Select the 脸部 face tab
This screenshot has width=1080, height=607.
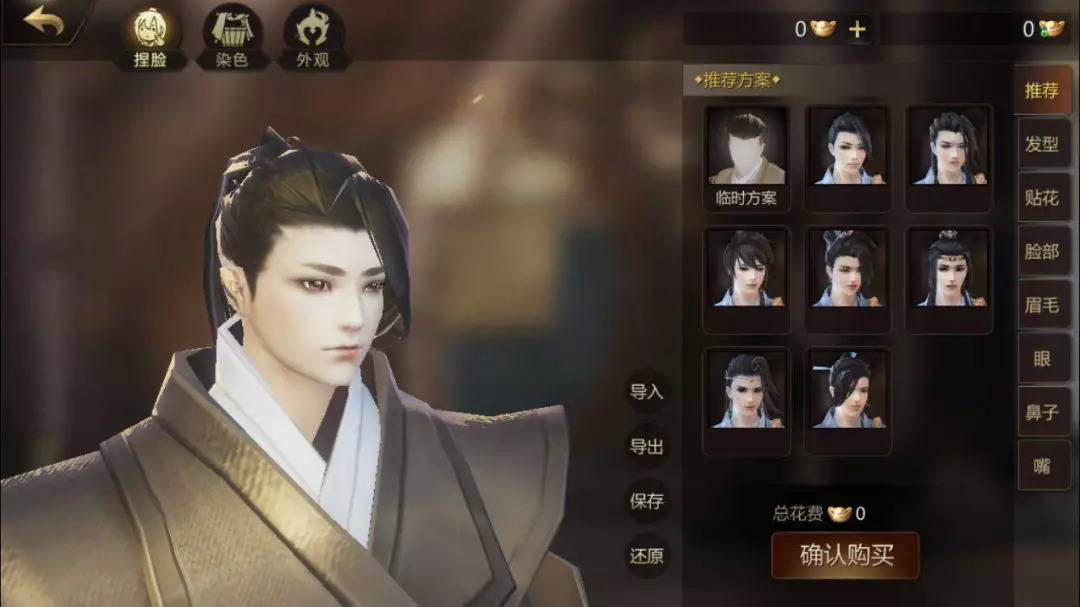click(x=1042, y=252)
